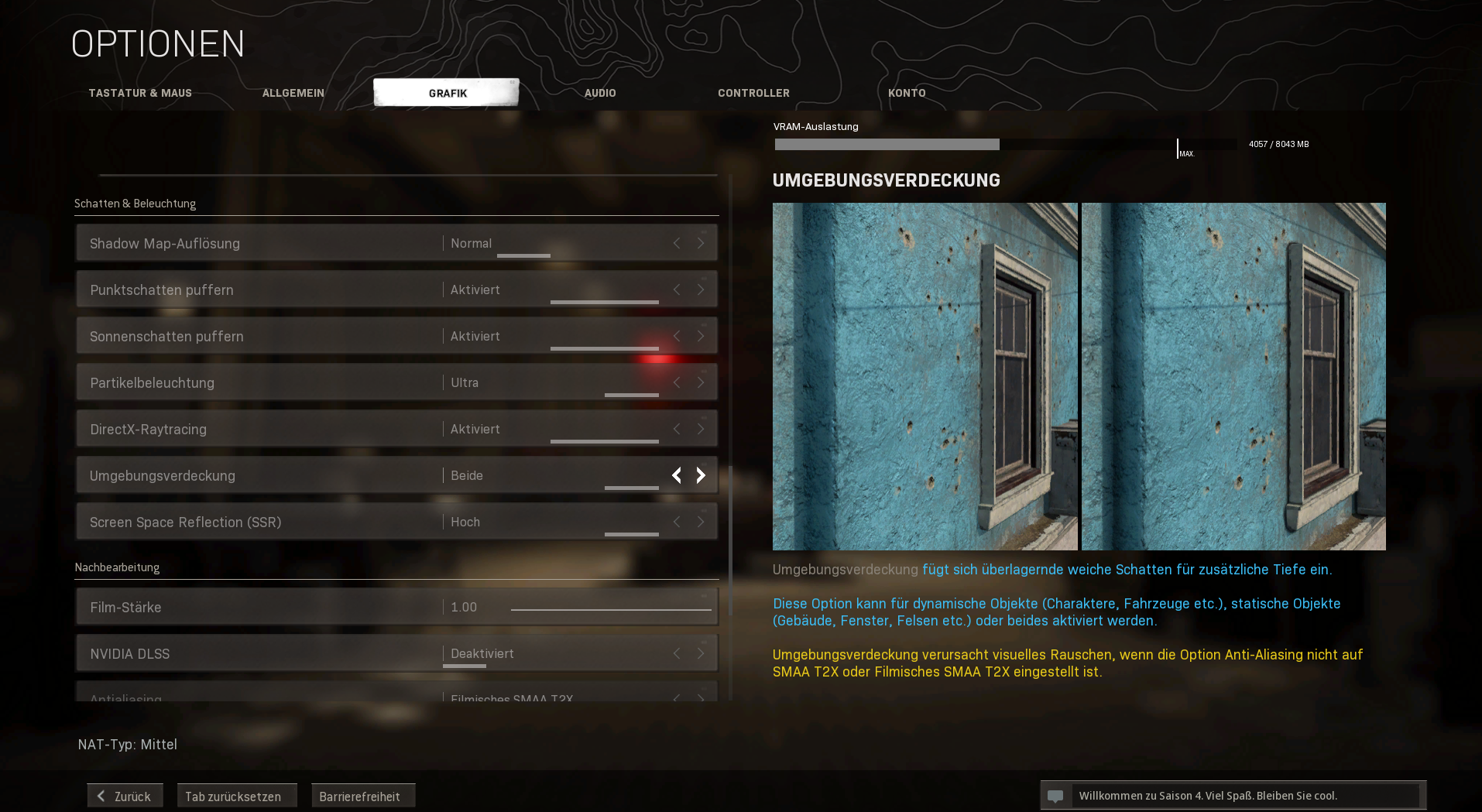Toggle DirectX-Raytracing off

point(701,428)
